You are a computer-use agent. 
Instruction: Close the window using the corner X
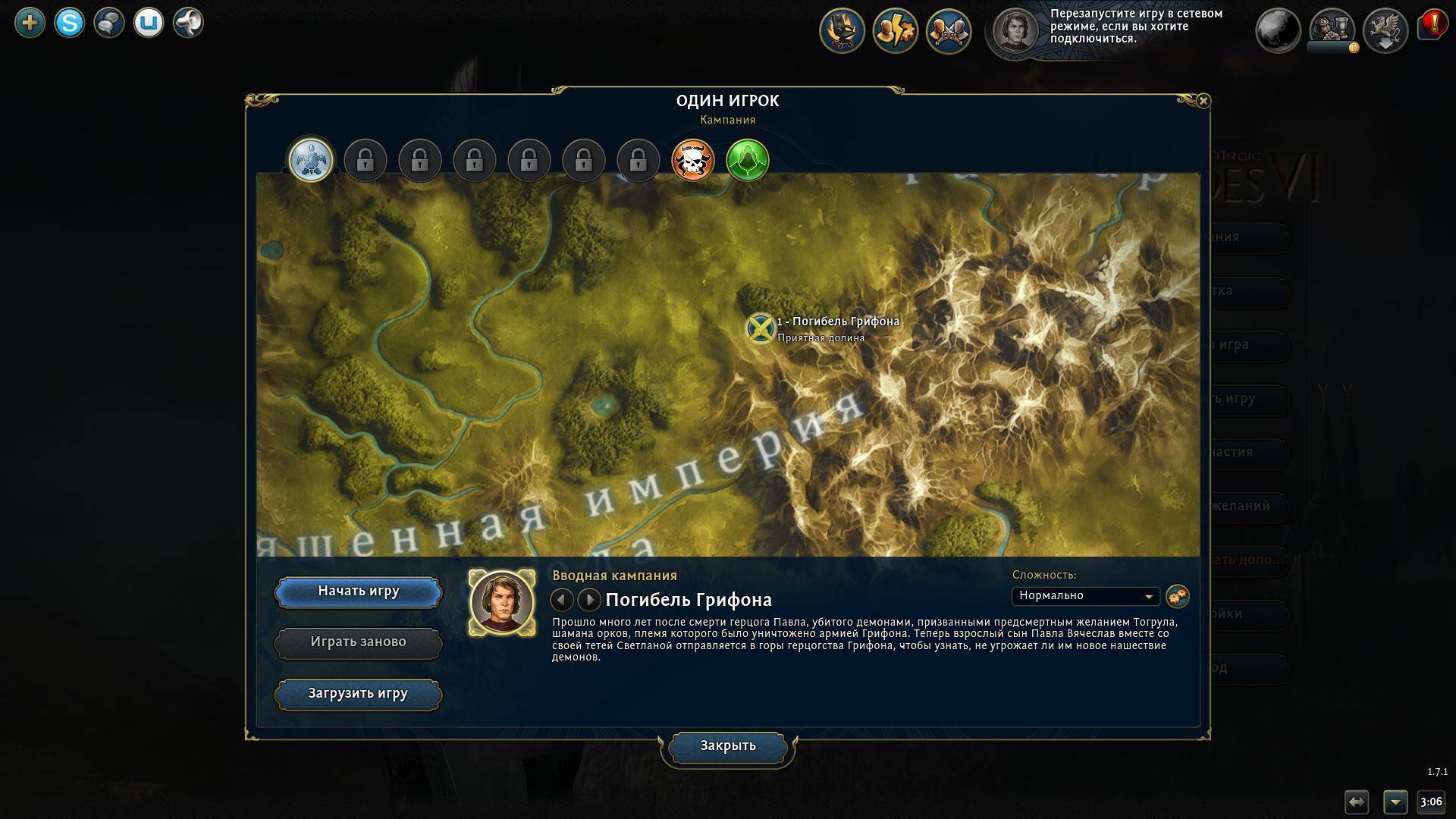click(x=1203, y=101)
